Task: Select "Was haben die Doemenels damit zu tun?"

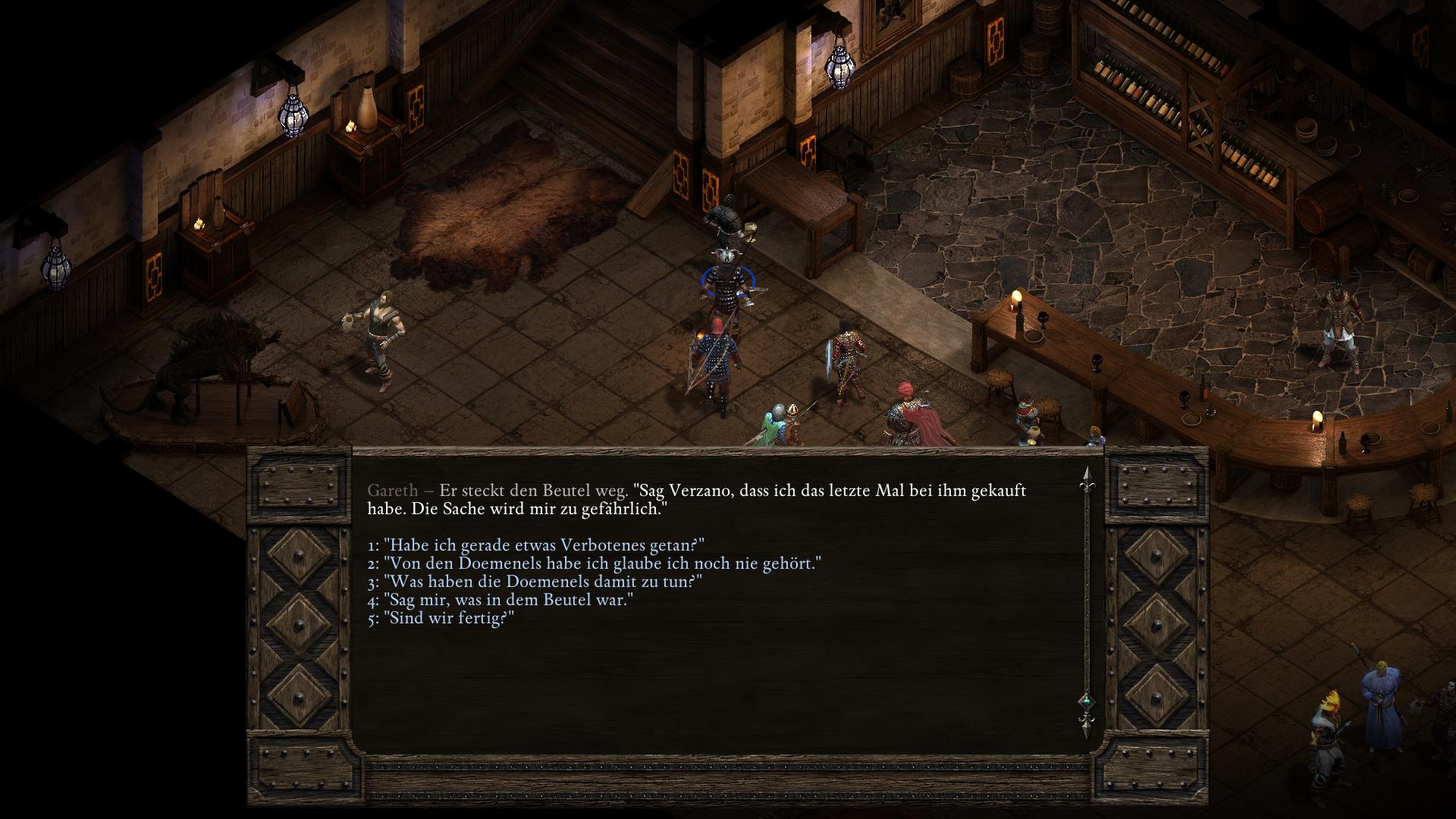Action: point(542,582)
